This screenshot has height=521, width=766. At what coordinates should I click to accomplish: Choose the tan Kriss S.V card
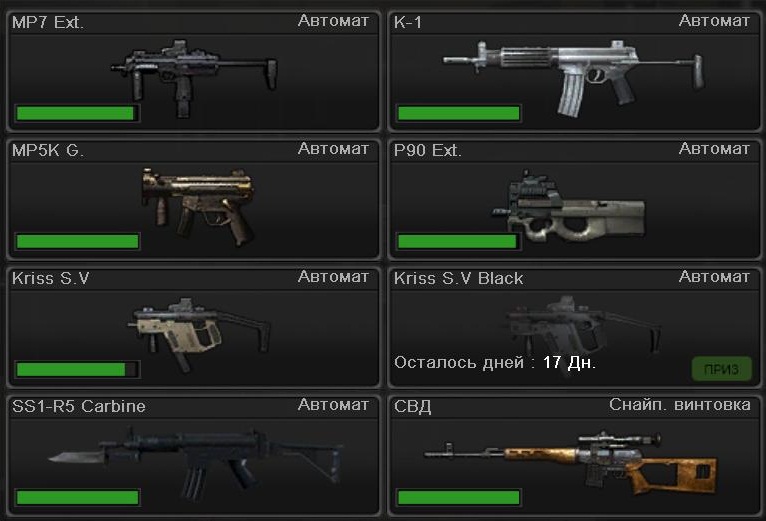[193, 326]
